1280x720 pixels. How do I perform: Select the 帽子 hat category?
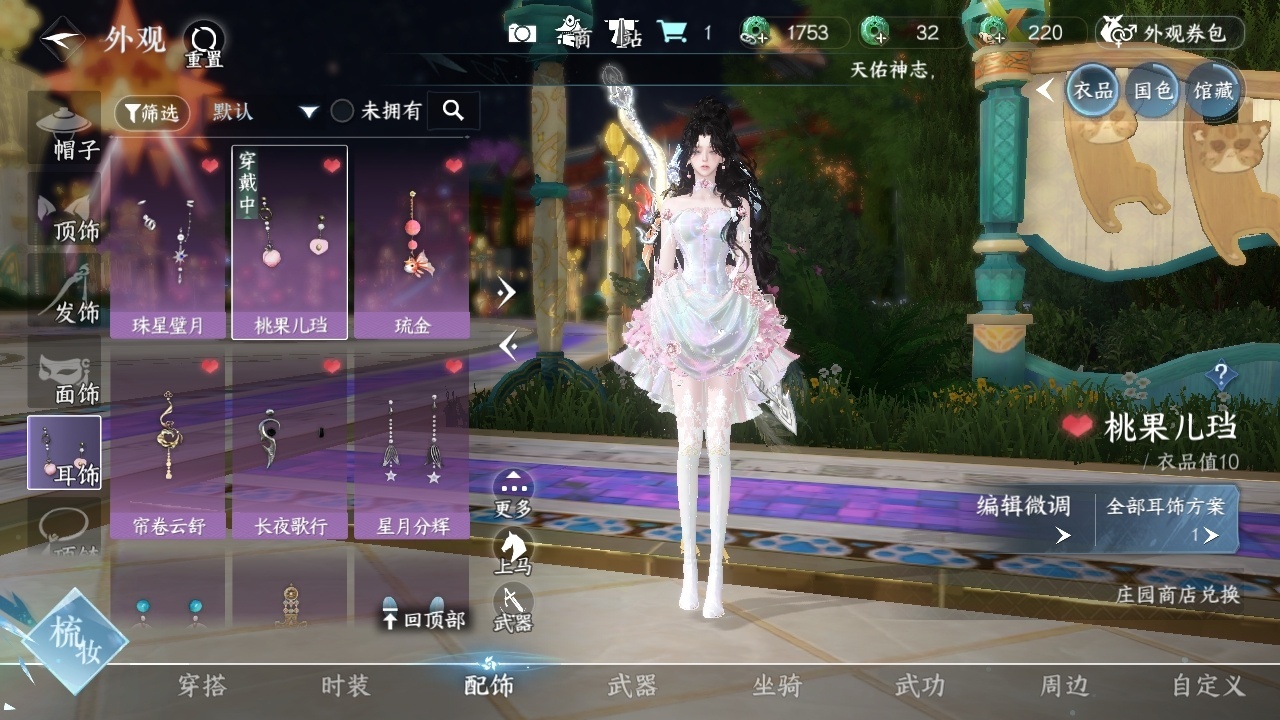66,130
